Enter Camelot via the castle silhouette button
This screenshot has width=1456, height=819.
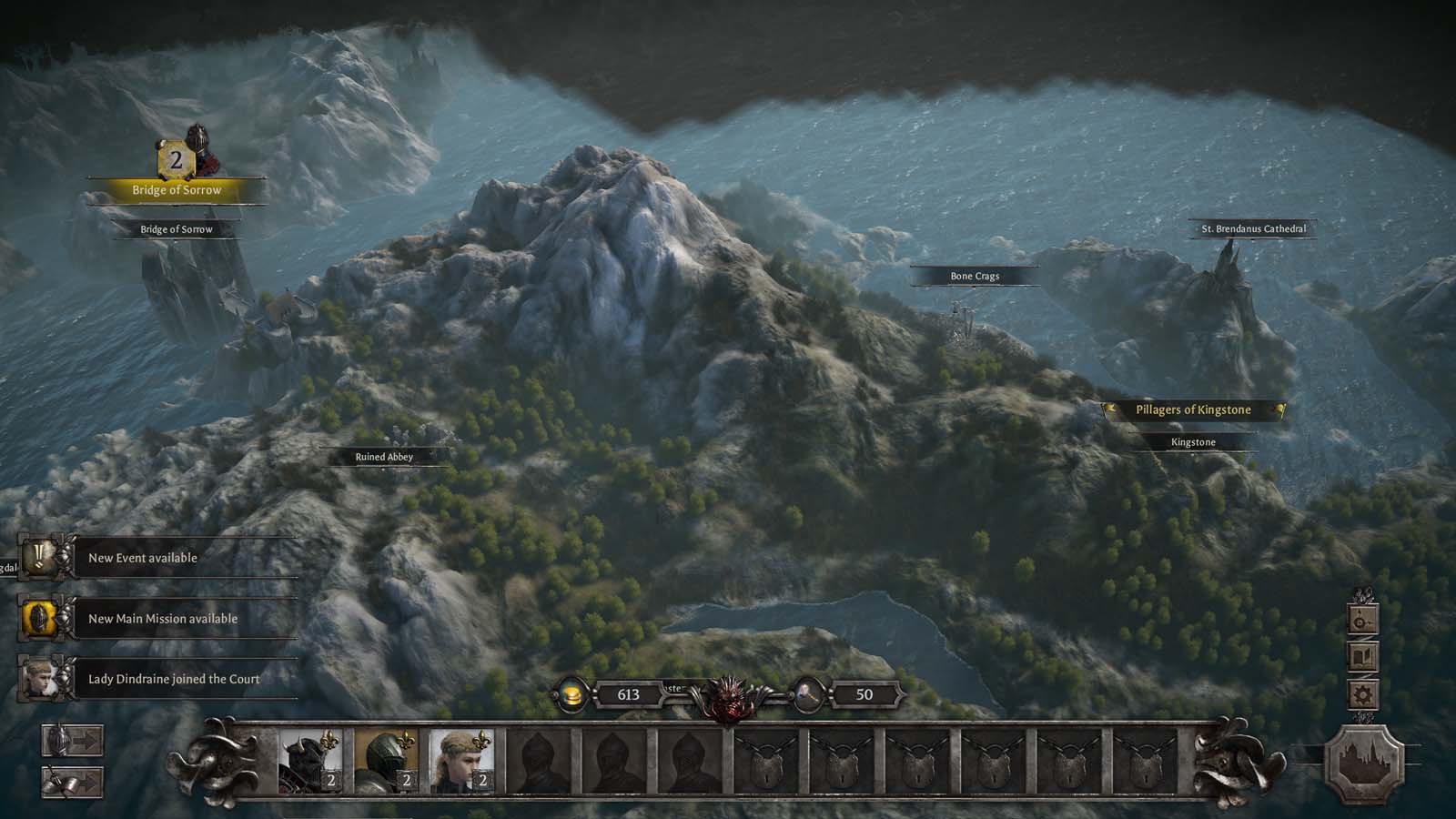click(1362, 763)
